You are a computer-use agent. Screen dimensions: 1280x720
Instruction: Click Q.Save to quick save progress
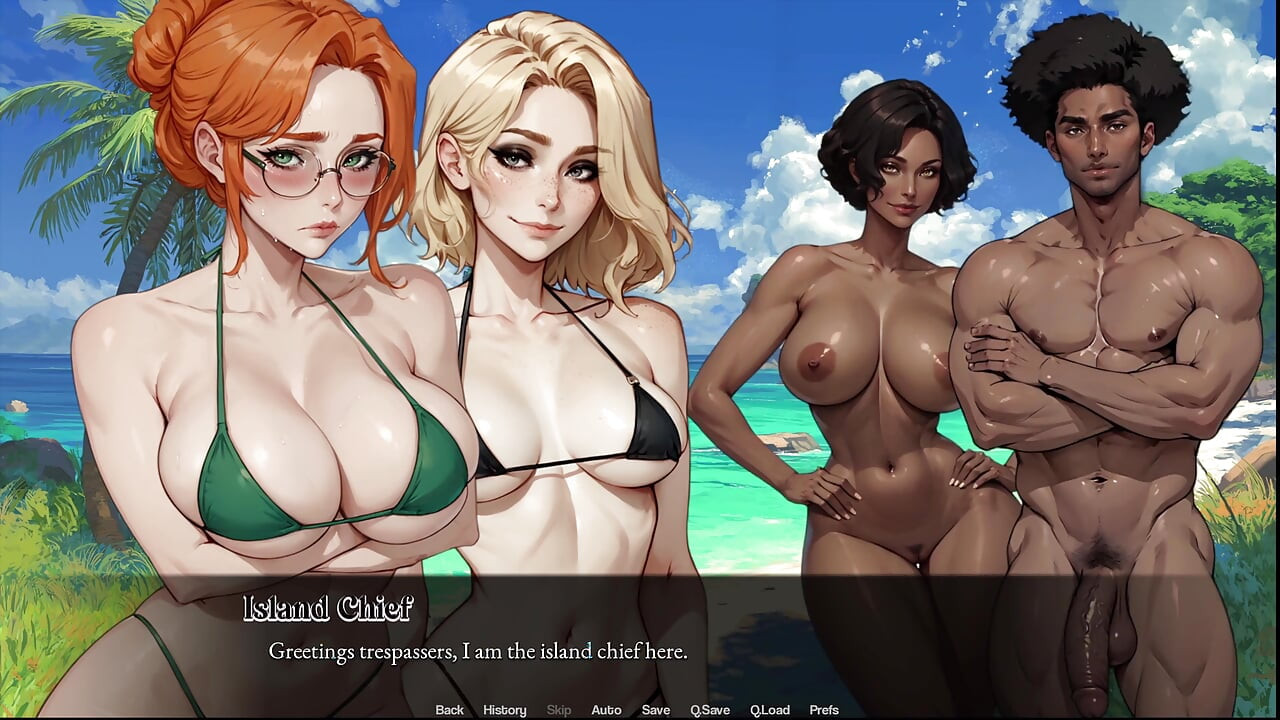(711, 709)
